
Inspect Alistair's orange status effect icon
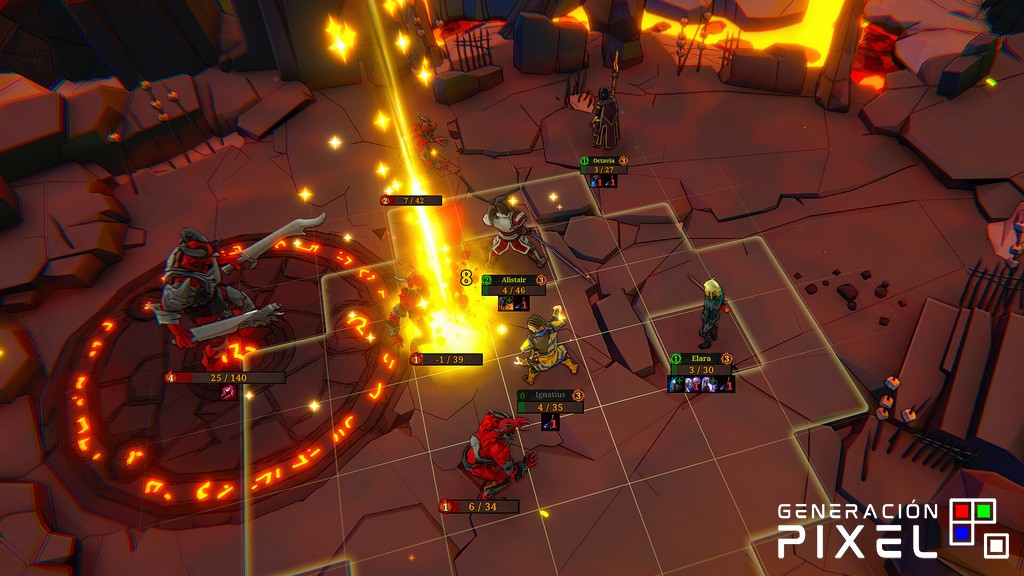(506, 303)
